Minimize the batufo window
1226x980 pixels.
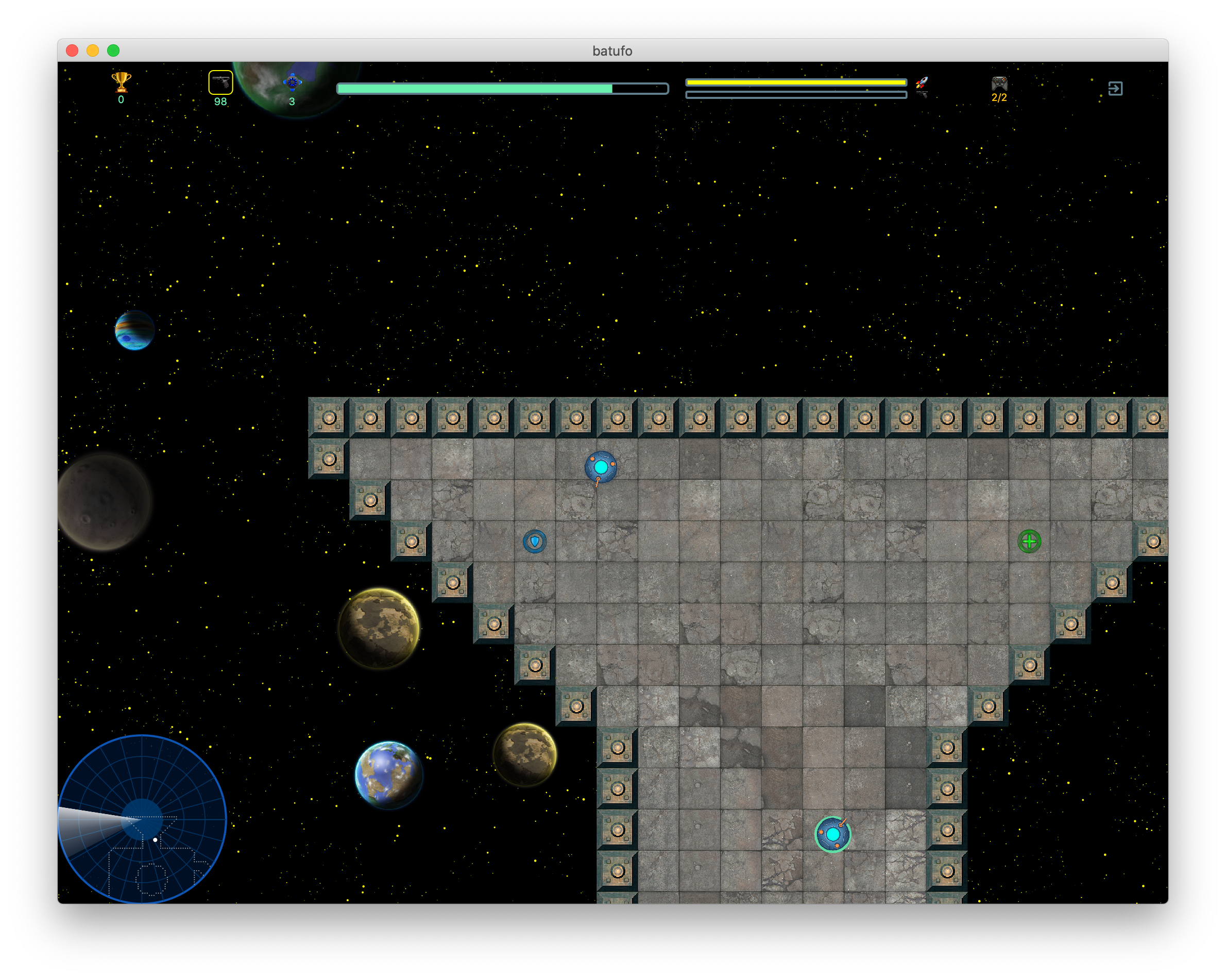pos(93,50)
